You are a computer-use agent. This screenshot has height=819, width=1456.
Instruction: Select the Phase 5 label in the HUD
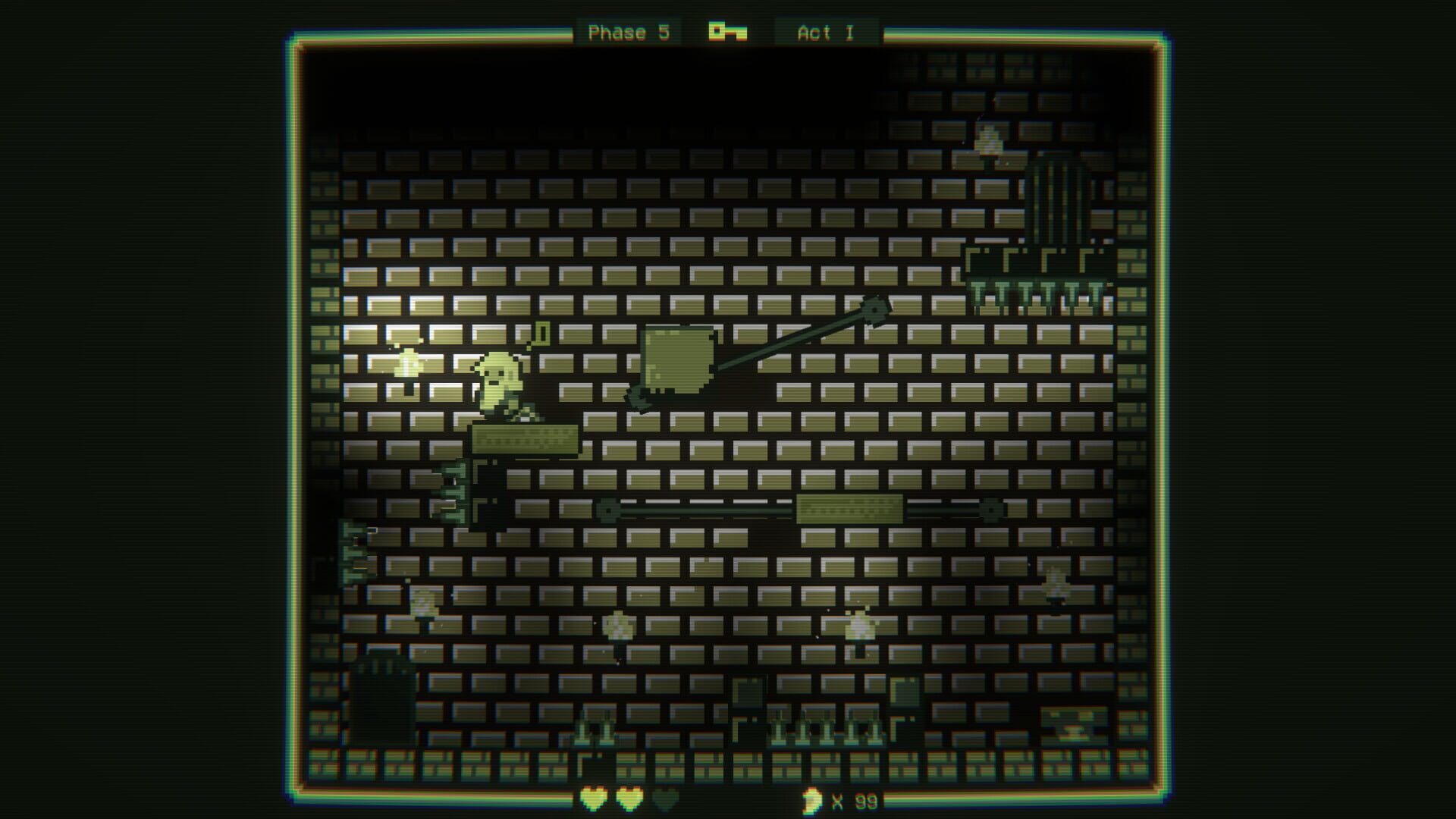tap(629, 32)
